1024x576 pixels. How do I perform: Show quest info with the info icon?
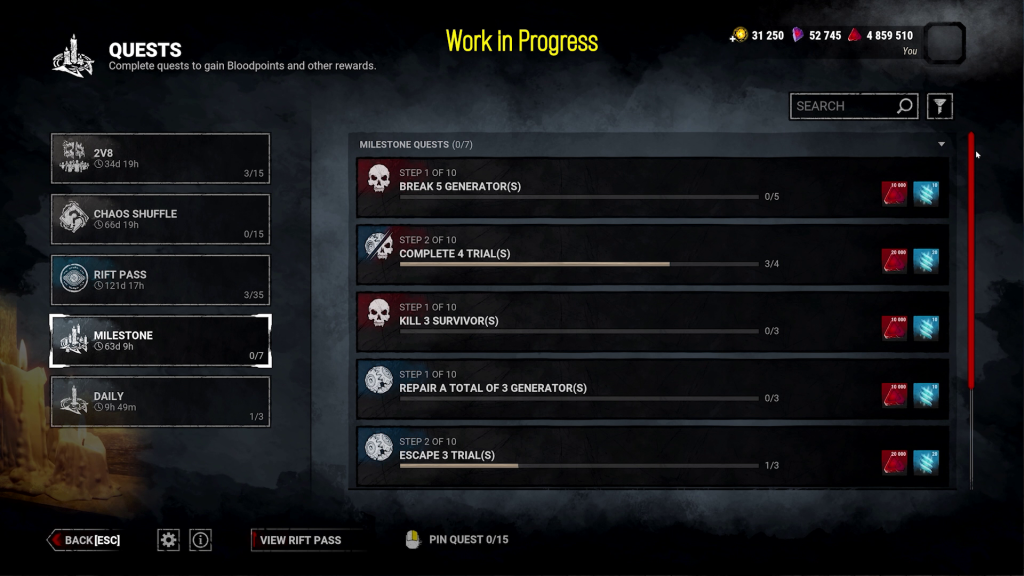tap(201, 540)
